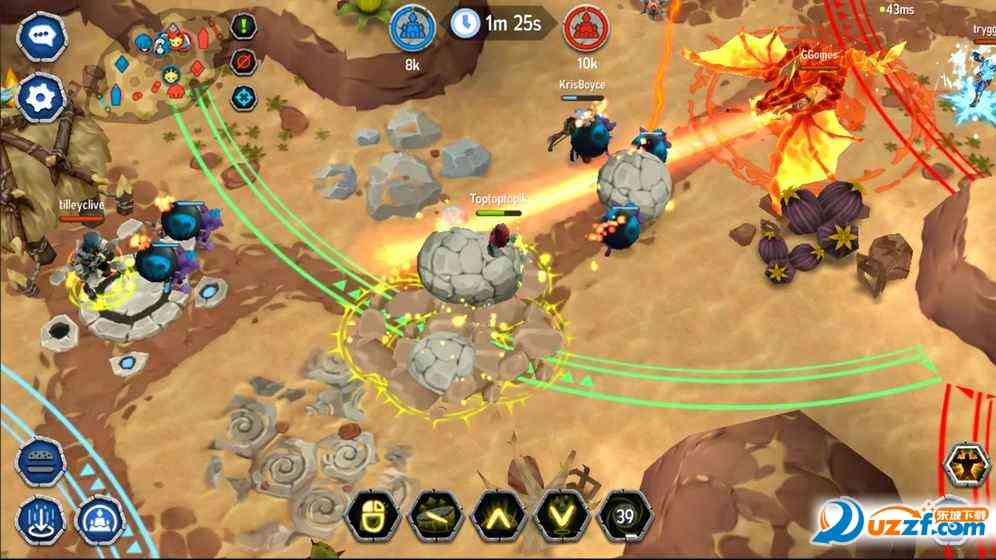Trigger the yellow up-chevron ability
996x560 pixels.
point(497,517)
